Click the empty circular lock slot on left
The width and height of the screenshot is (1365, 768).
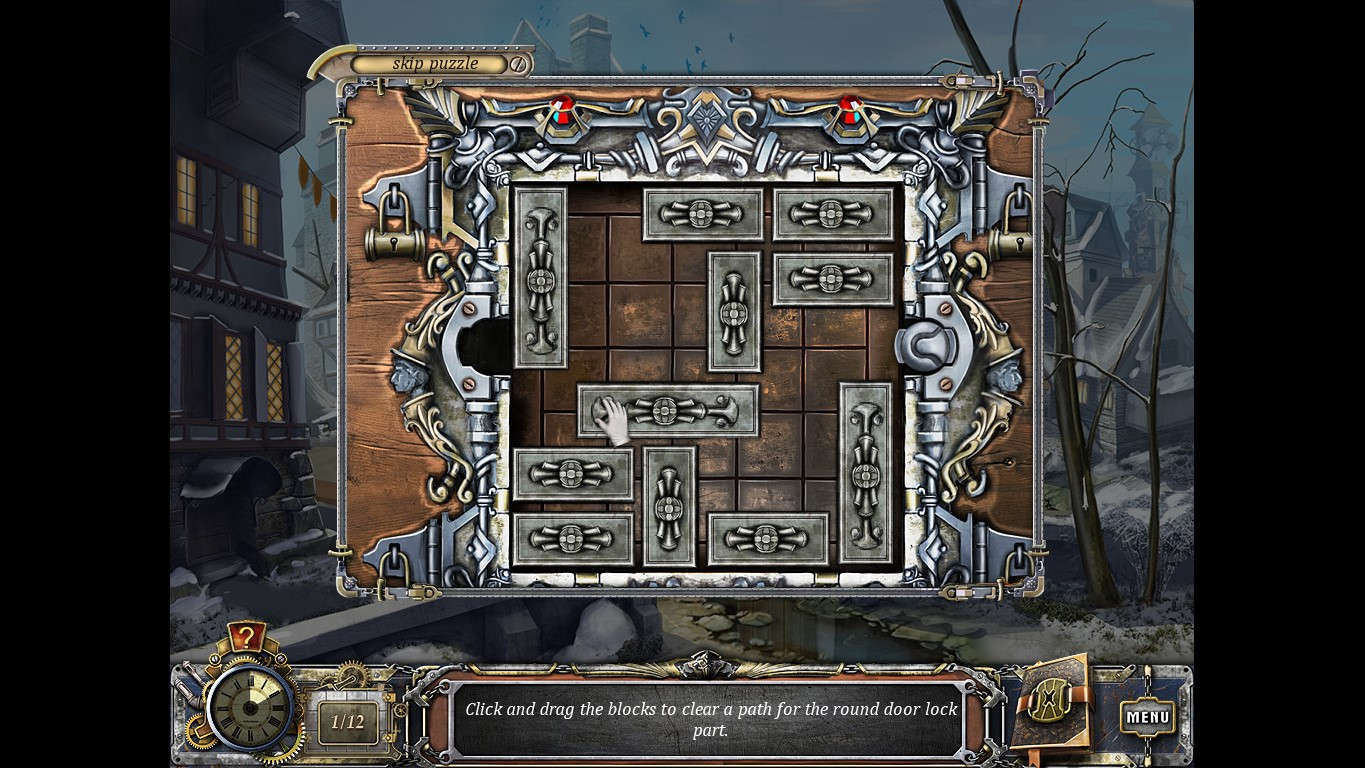point(480,345)
